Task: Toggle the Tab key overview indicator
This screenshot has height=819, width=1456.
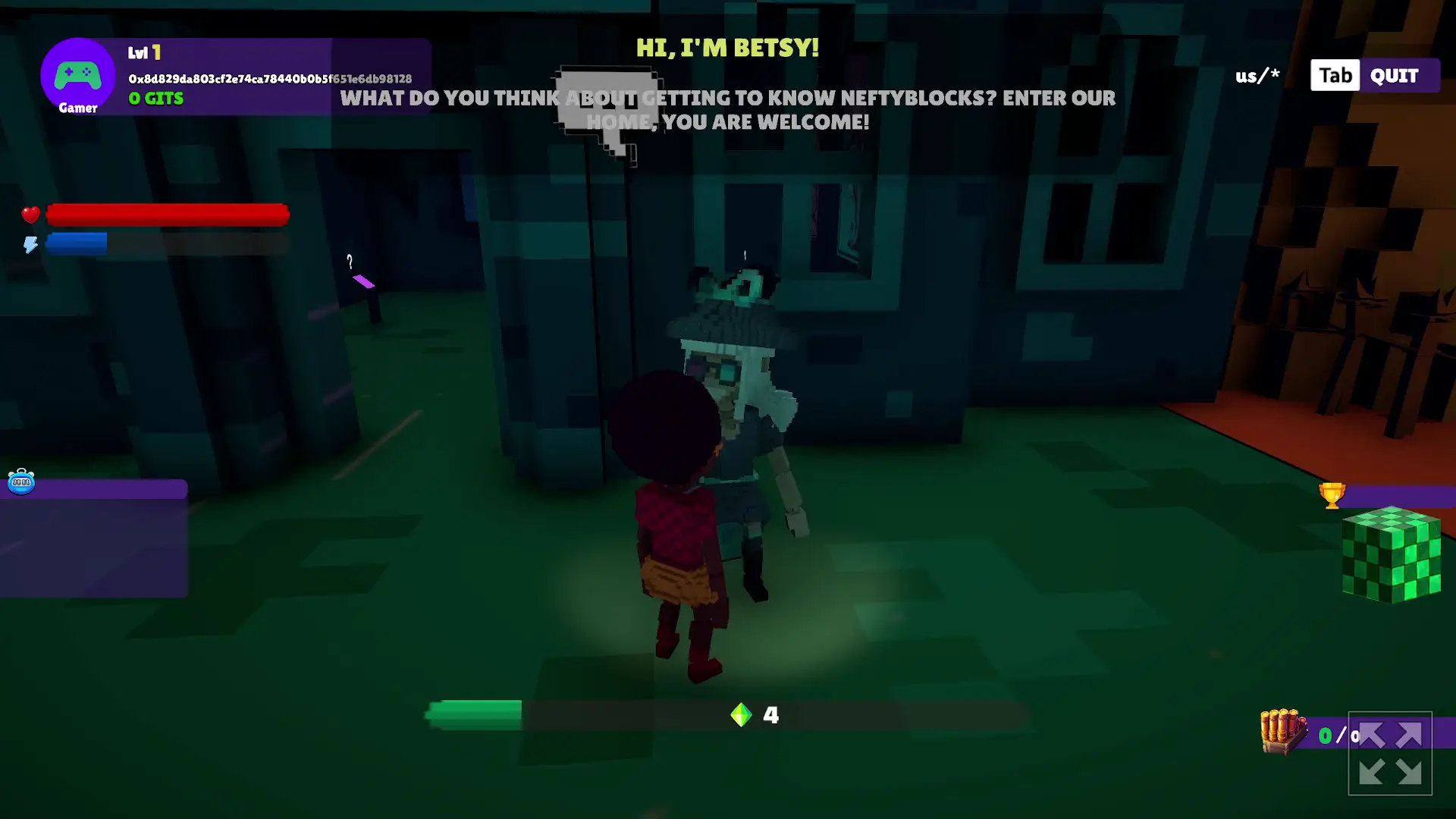Action: (1335, 75)
